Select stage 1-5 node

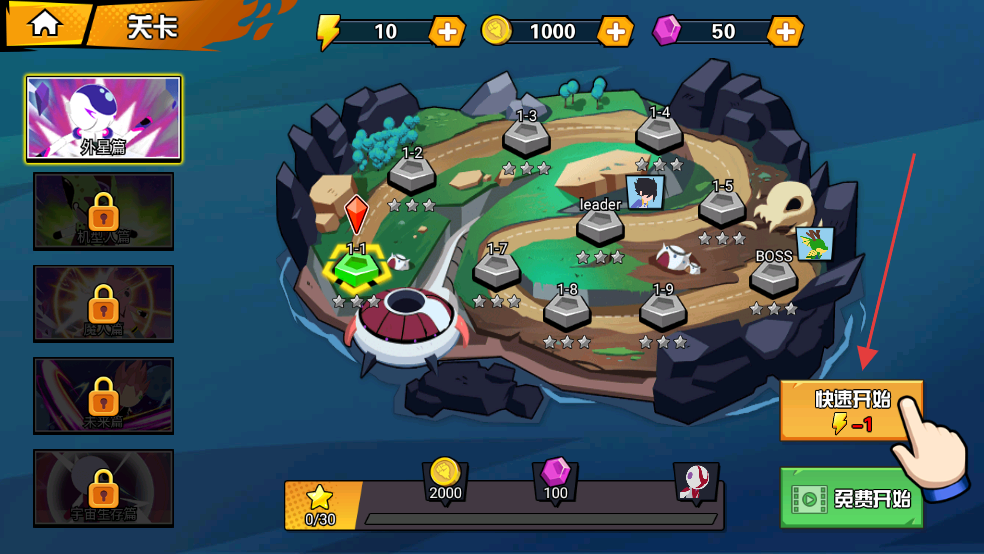722,207
